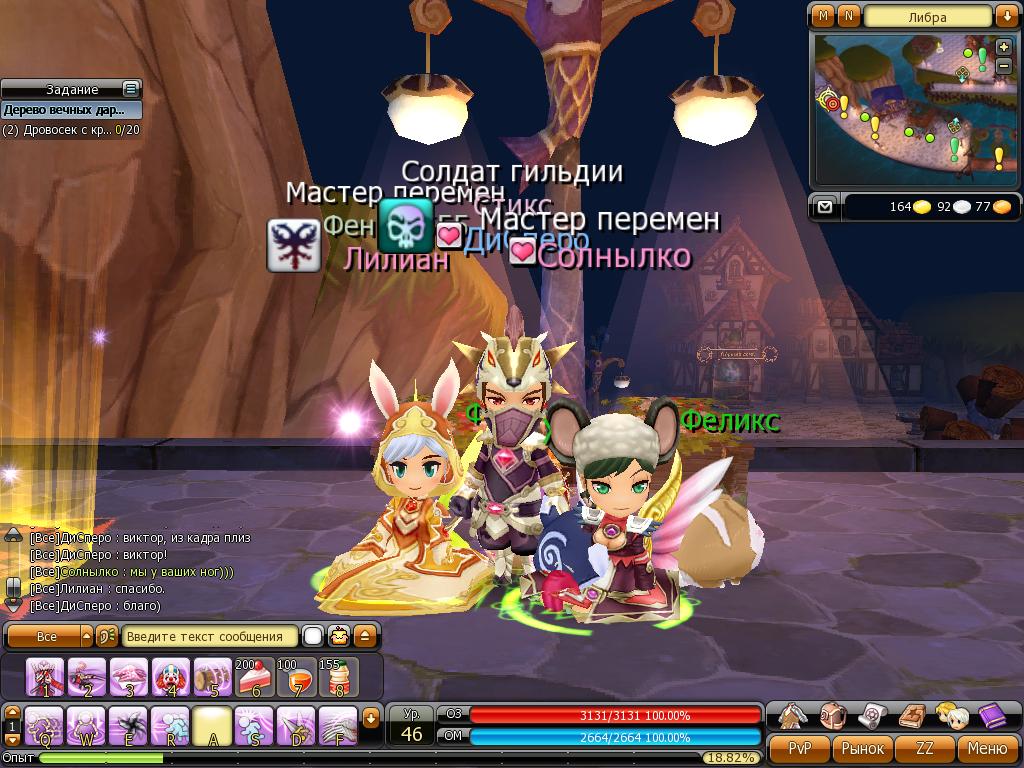Click the chat message input field
Screen dimensions: 1024x768
pyautogui.click(x=210, y=636)
